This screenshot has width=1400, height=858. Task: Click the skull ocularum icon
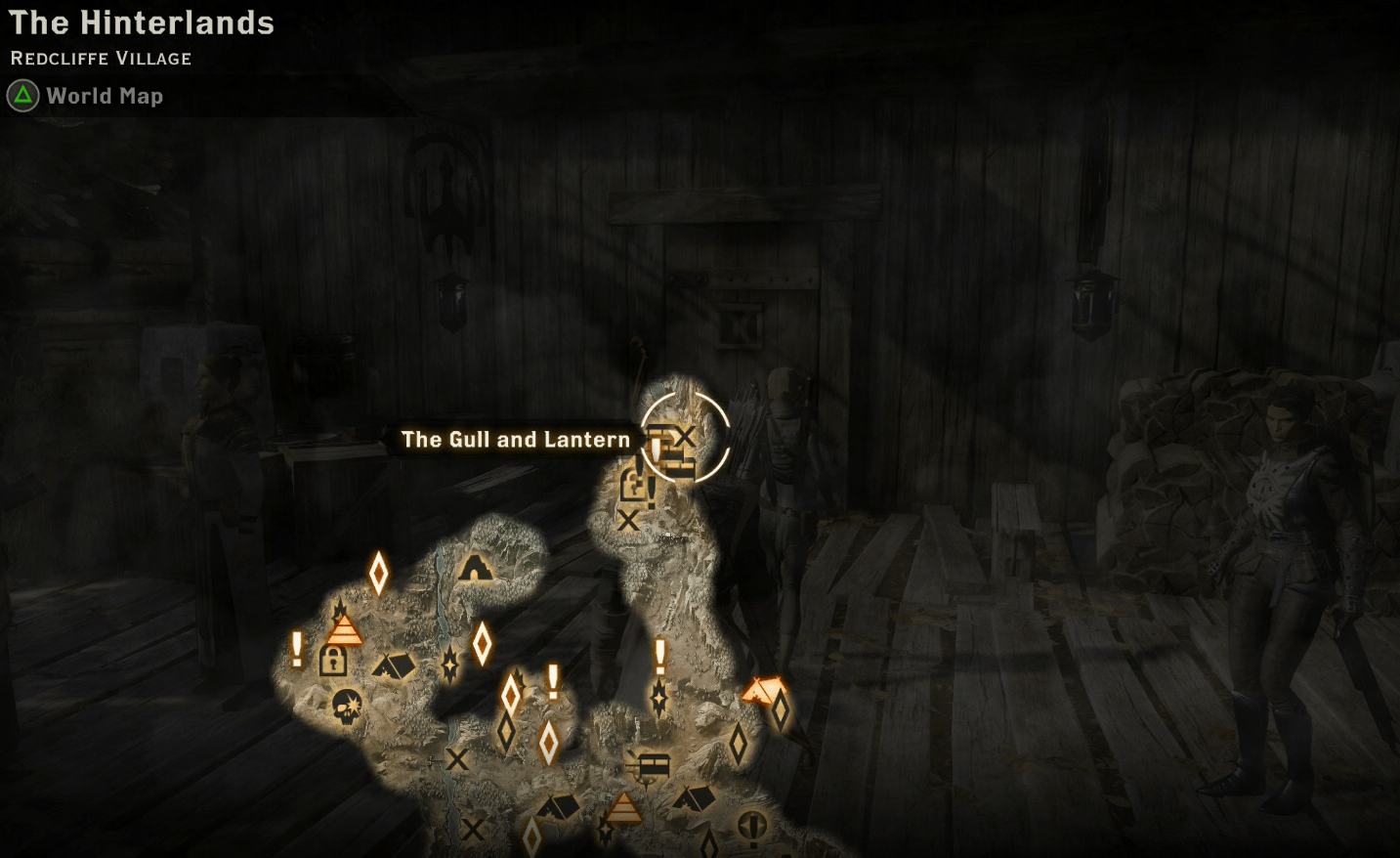[346, 706]
